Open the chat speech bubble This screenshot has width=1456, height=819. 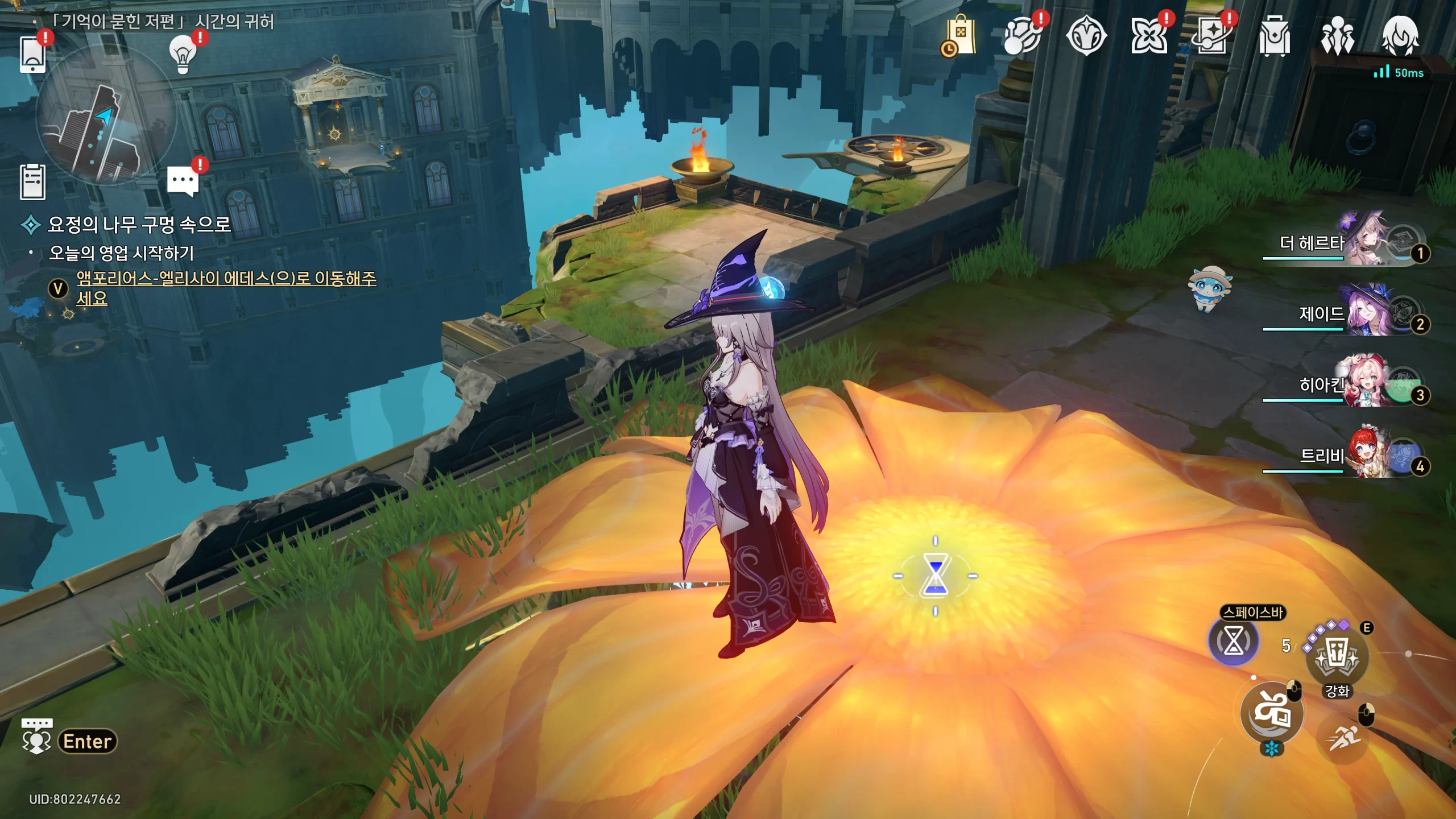click(183, 181)
